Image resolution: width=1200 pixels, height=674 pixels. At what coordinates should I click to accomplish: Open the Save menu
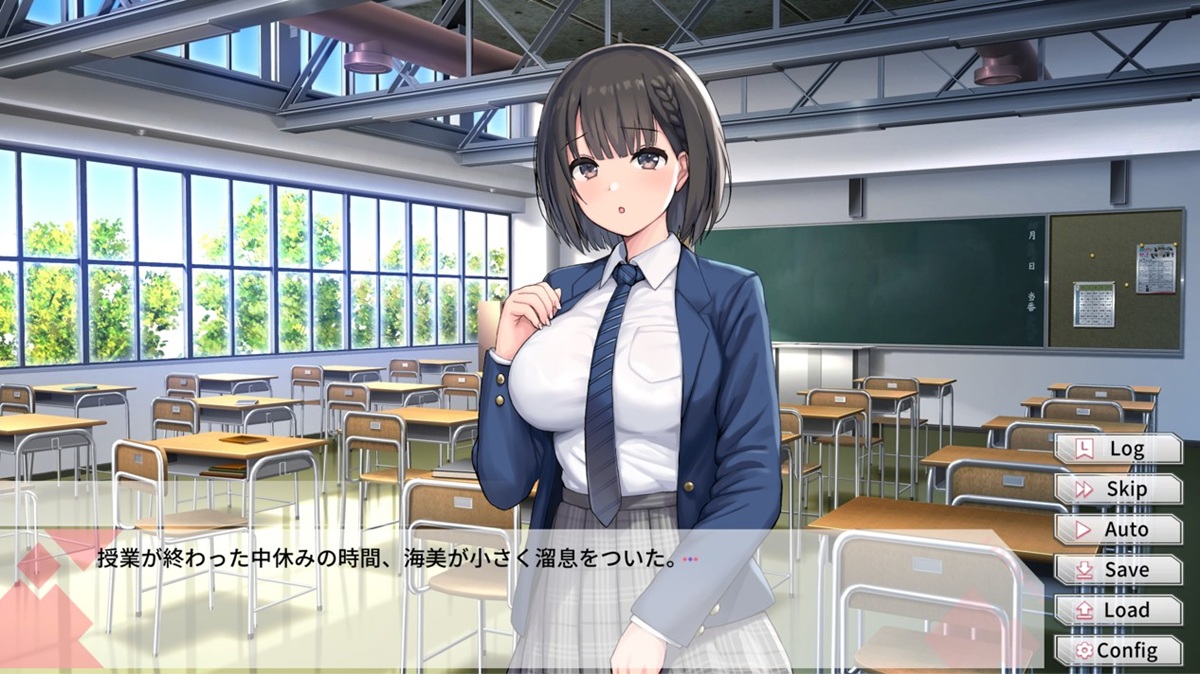pos(1118,570)
